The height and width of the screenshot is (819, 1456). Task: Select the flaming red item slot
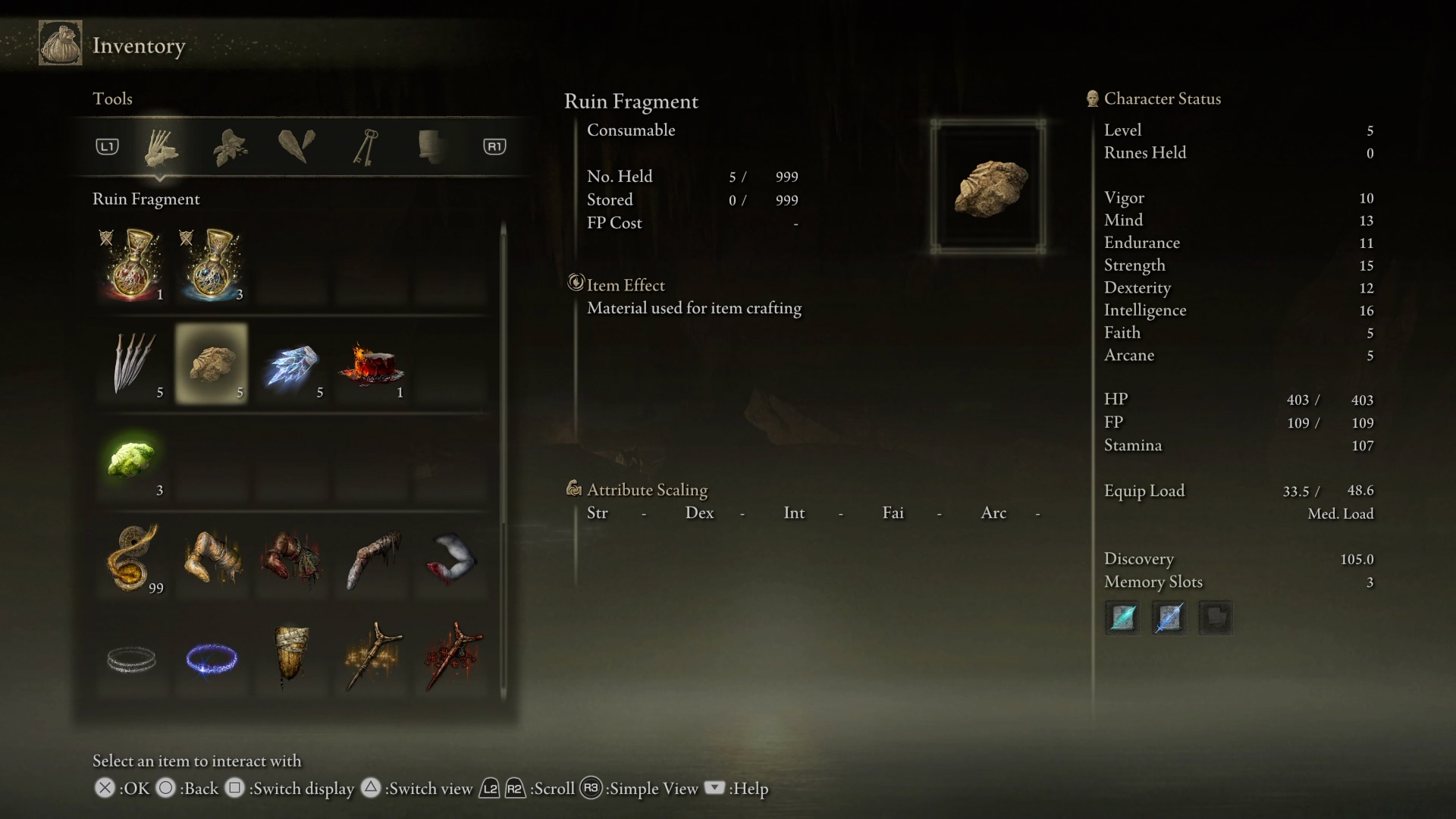372,363
